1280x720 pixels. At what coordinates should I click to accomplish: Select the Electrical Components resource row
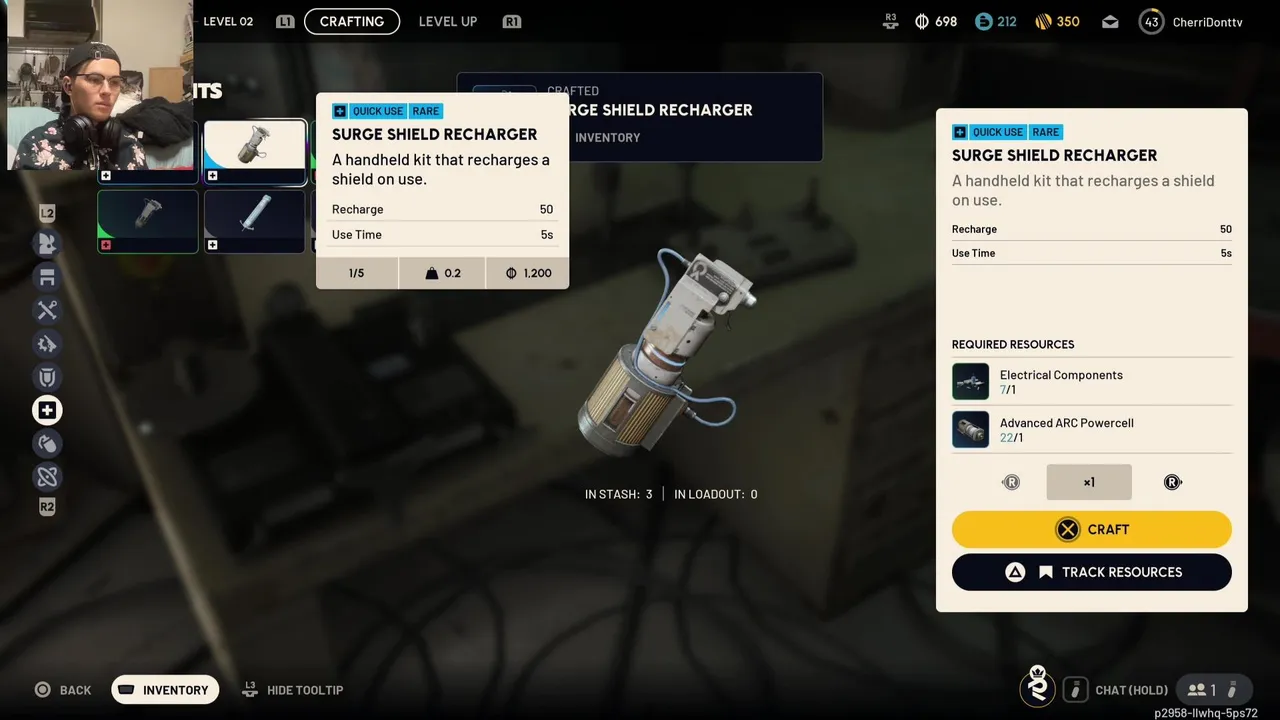click(1091, 381)
